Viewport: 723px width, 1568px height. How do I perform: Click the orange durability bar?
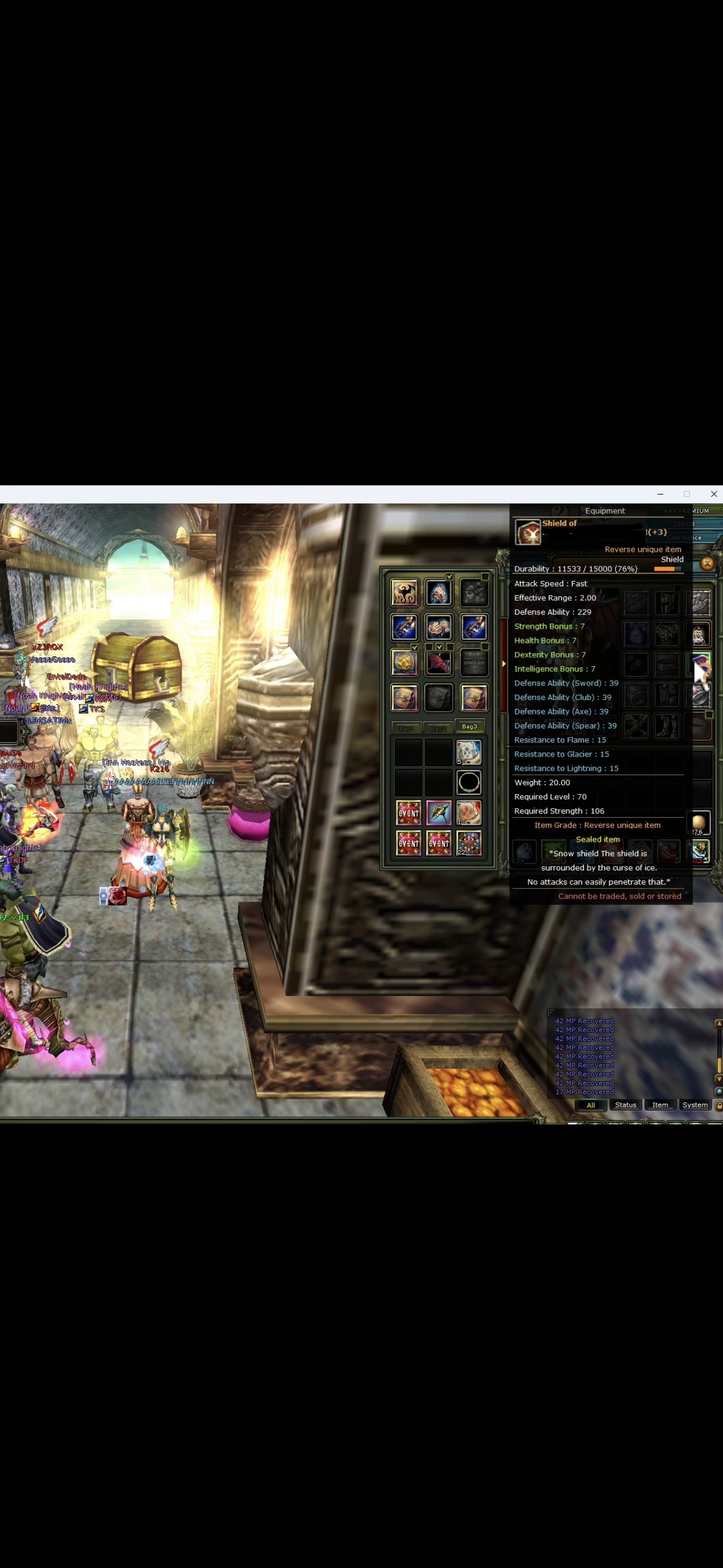click(x=665, y=569)
